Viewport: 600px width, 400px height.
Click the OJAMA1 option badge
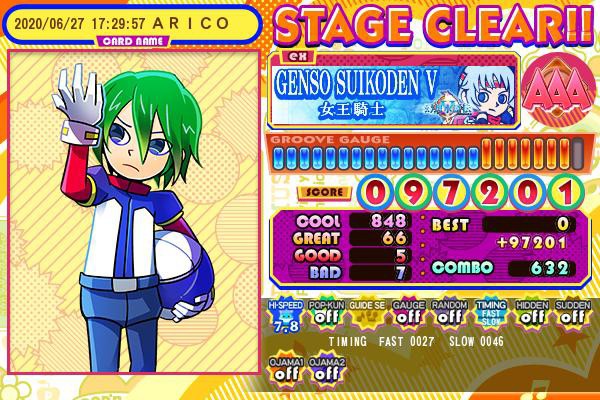(285, 368)
